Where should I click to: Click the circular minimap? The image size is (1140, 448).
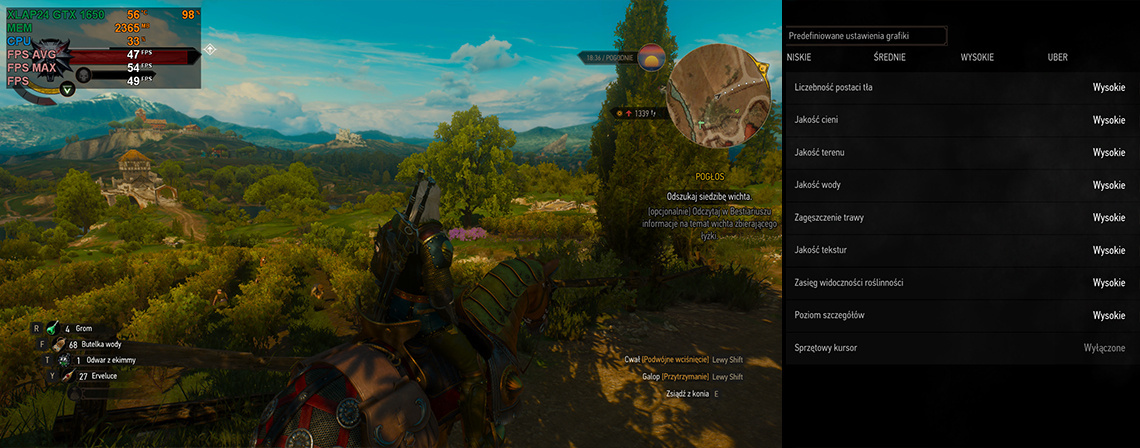coord(718,93)
